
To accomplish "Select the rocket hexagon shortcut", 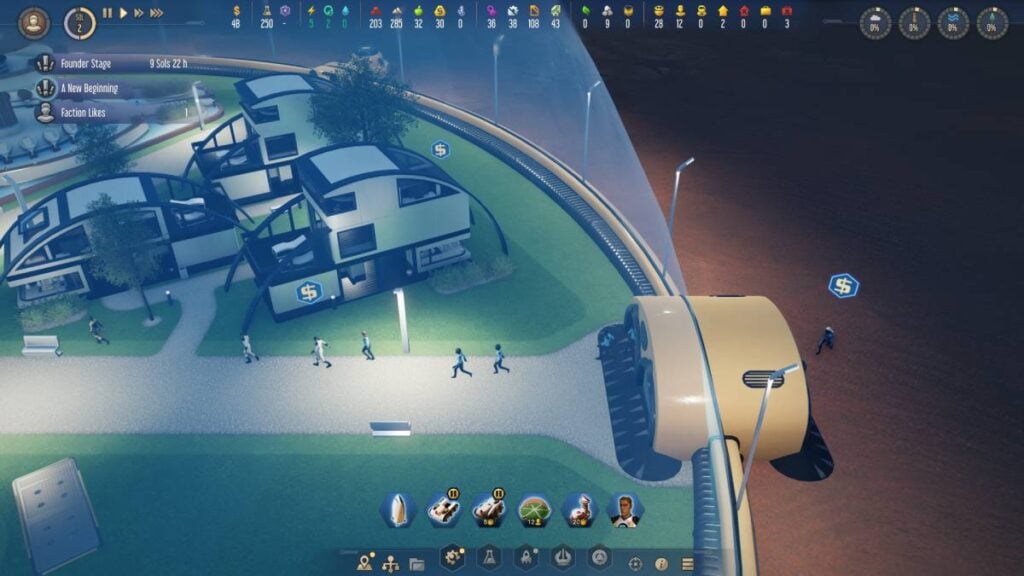I will coord(397,510).
